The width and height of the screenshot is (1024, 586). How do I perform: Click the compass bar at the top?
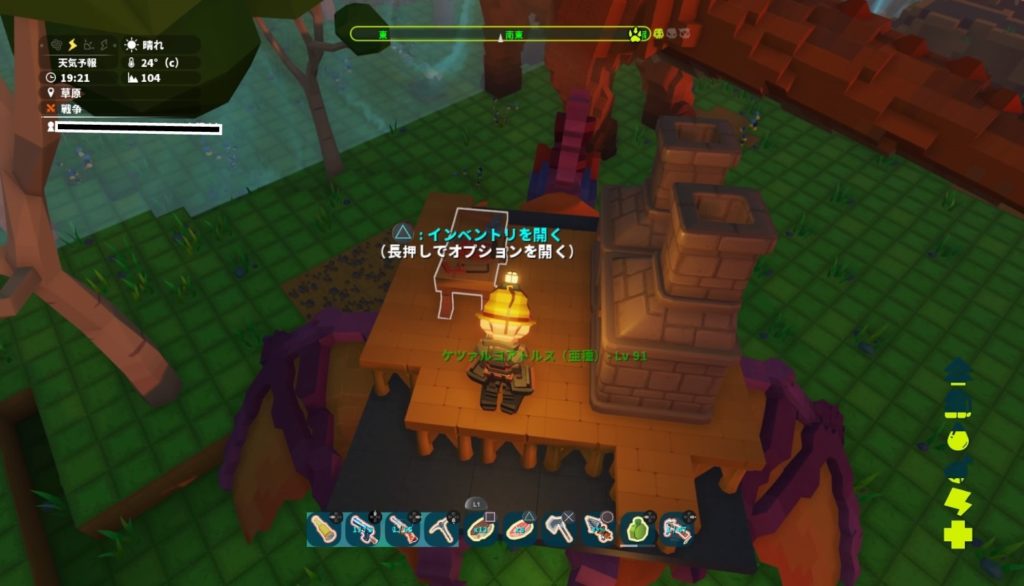click(500, 34)
